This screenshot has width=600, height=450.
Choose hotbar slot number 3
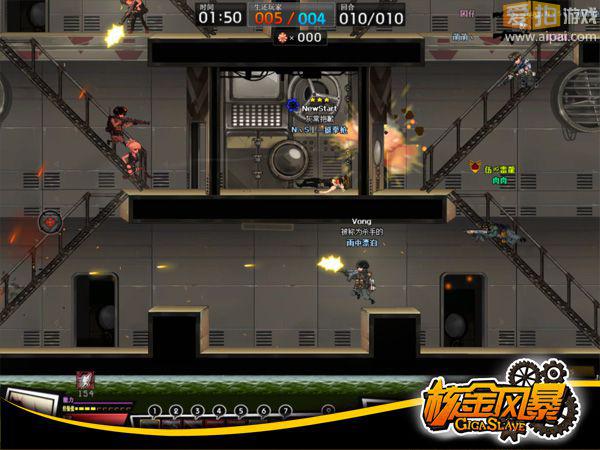(198, 410)
